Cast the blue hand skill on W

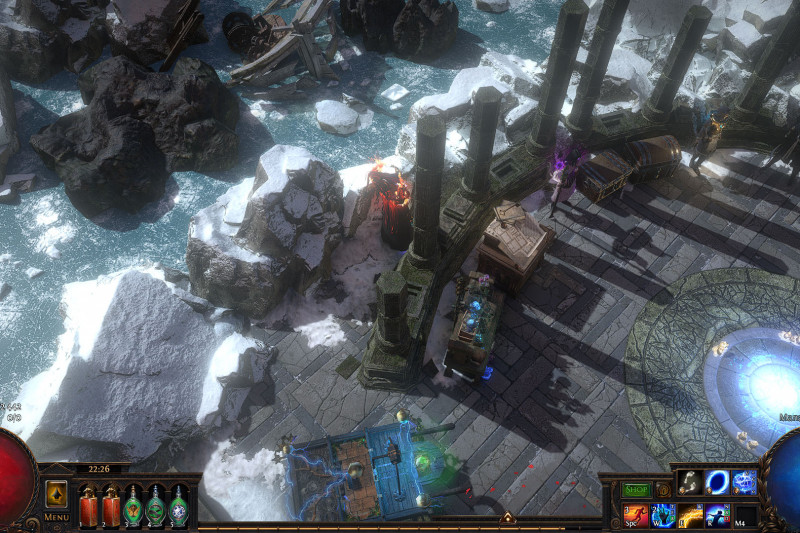[x=663, y=516]
